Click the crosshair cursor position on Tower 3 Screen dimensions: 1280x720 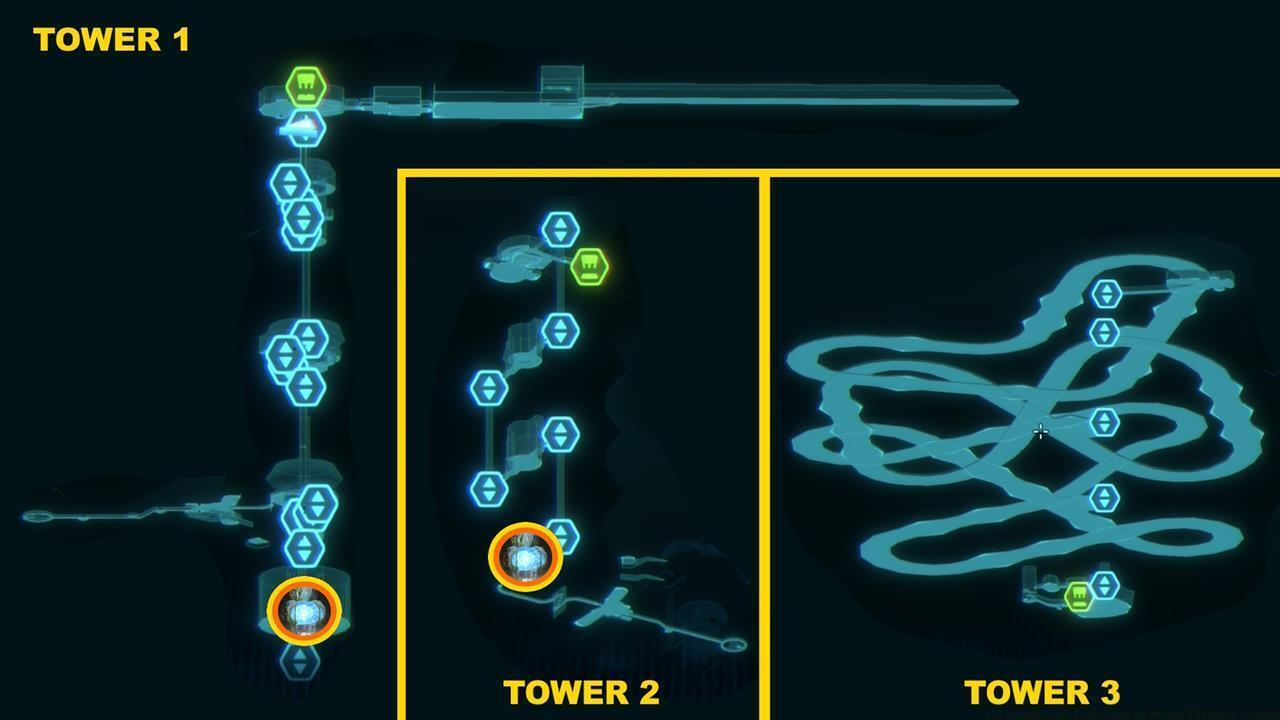tap(1041, 430)
